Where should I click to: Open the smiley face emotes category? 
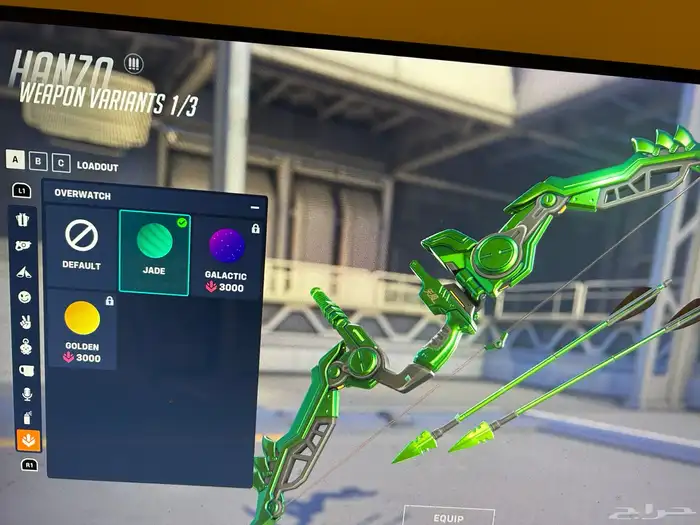point(25,297)
